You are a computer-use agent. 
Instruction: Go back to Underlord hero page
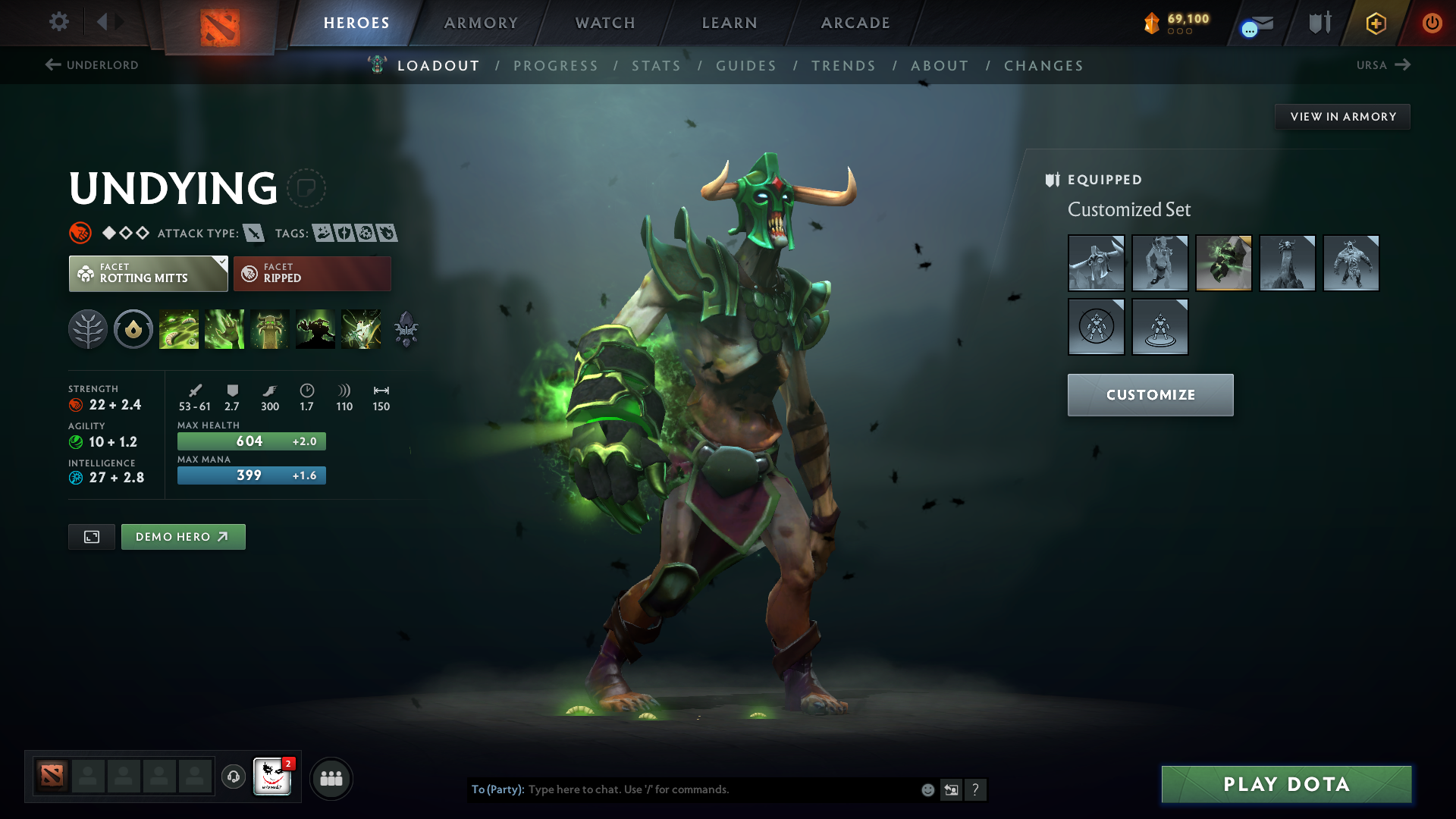point(91,65)
